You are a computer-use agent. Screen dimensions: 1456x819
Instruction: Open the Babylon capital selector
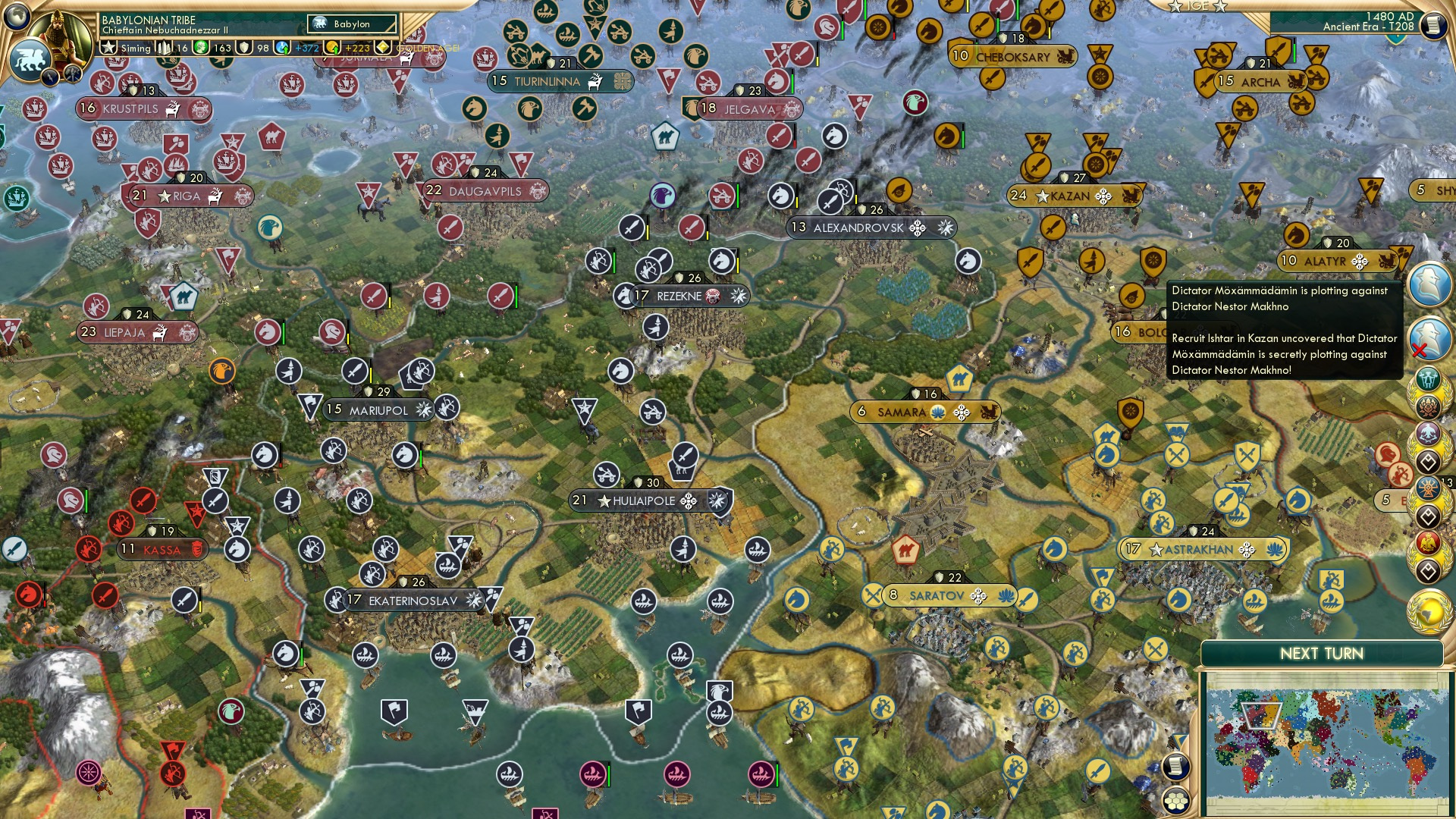point(353,24)
